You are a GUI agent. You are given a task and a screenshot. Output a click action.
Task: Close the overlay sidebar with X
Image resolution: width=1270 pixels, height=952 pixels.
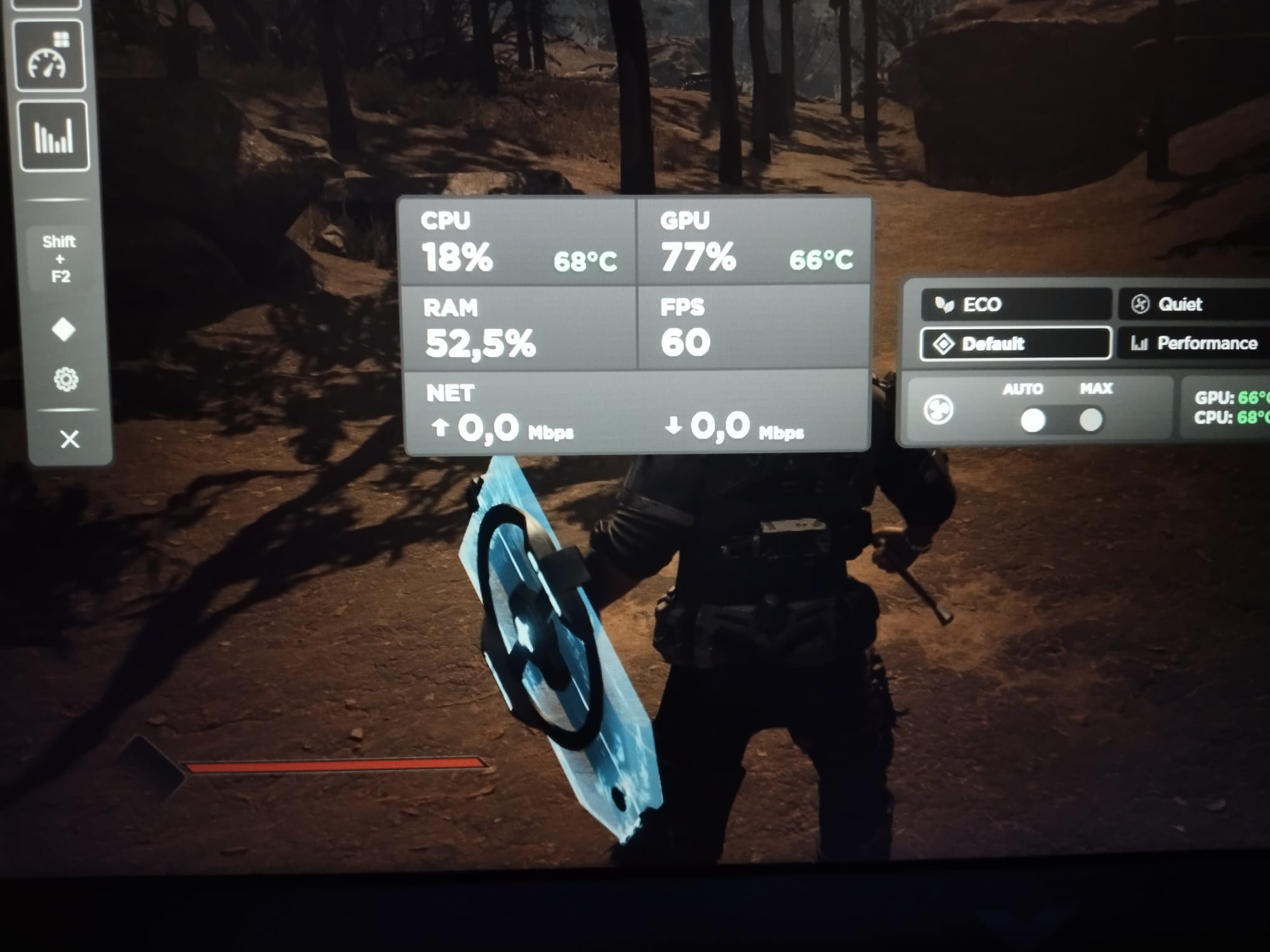(70, 439)
